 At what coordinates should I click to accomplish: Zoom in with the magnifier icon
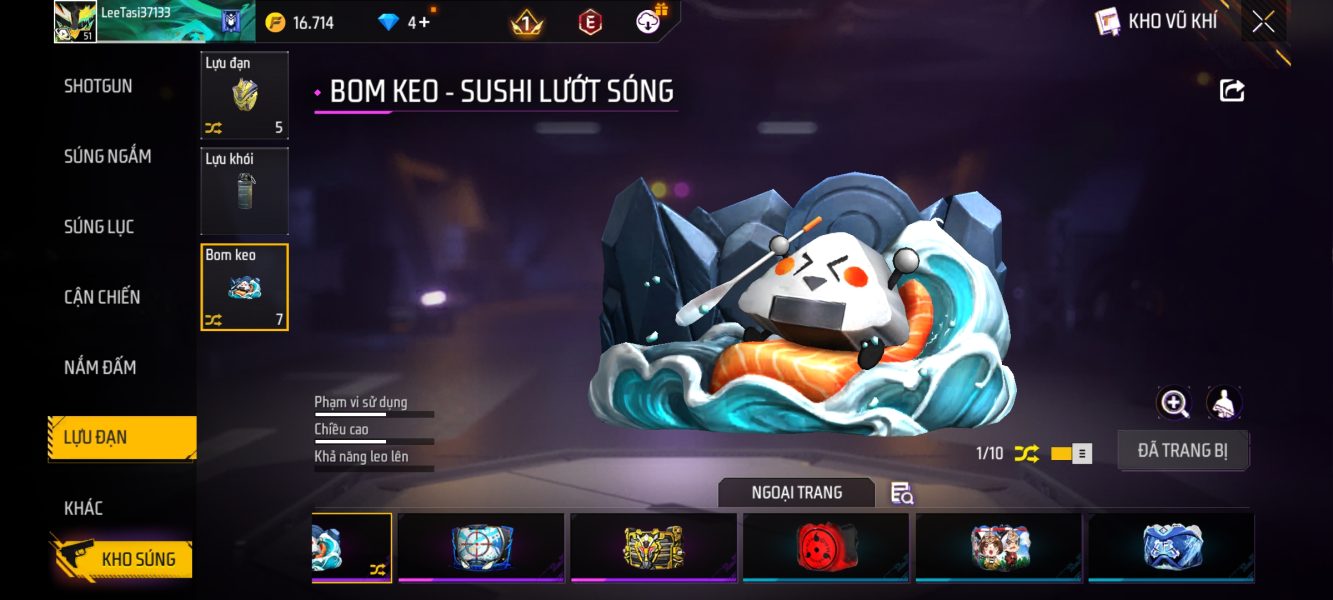click(x=1174, y=403)
